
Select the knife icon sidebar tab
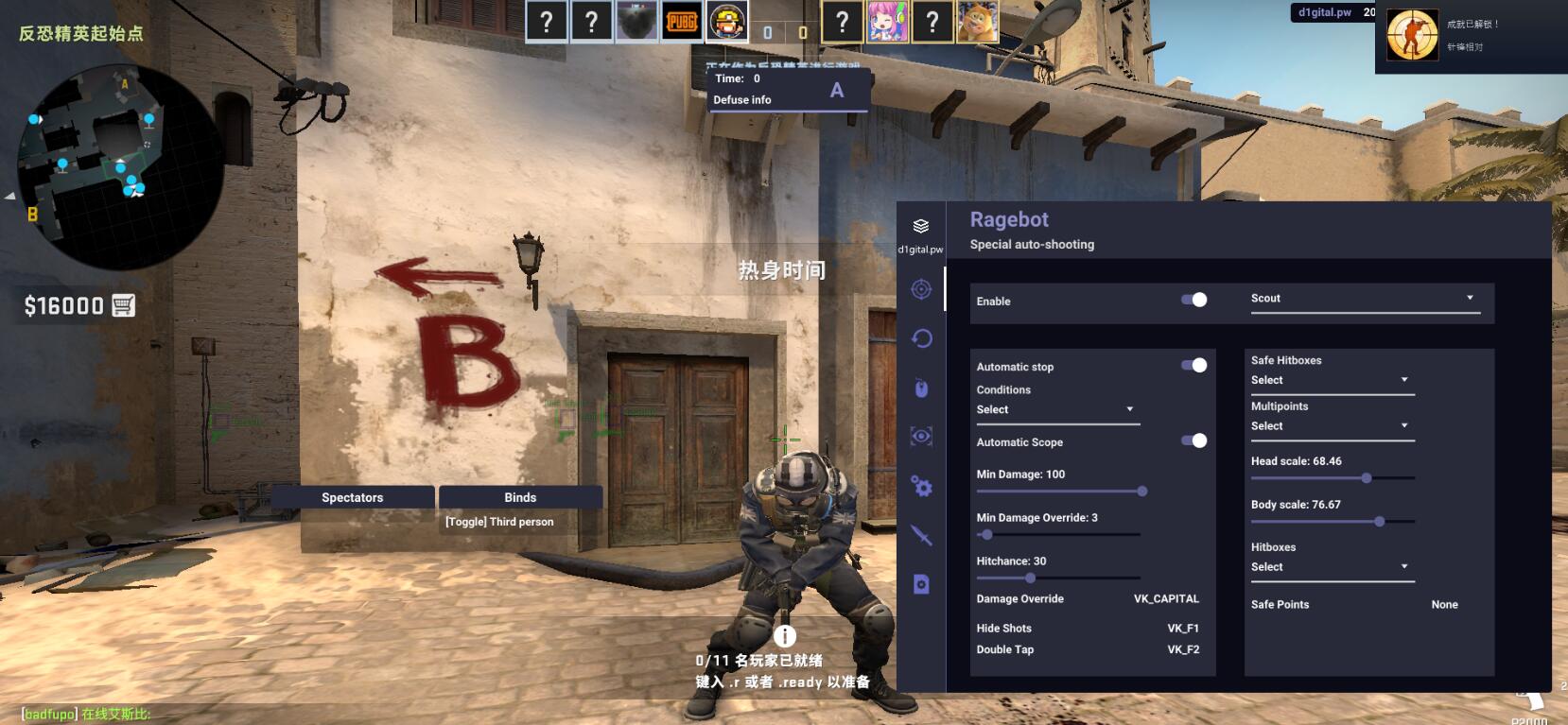point(921,536)
